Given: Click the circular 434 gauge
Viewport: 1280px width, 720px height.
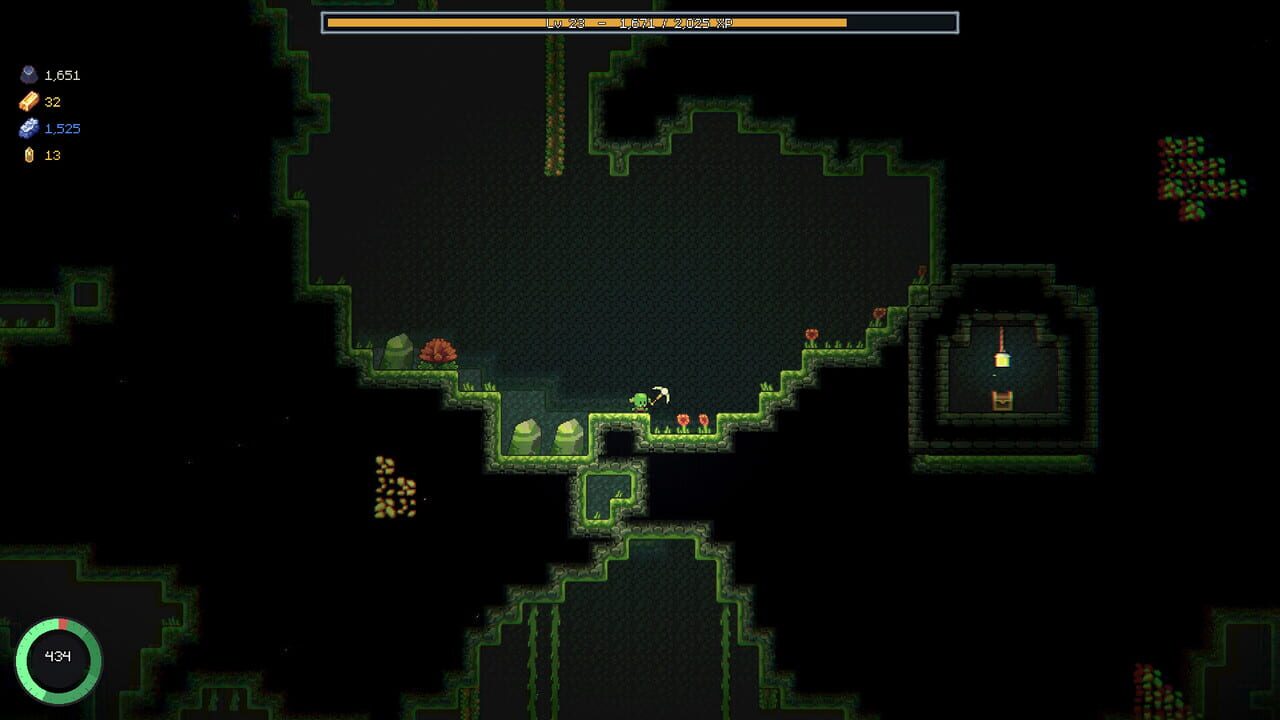Looking at the screenshot, I should tap(58, 657).
